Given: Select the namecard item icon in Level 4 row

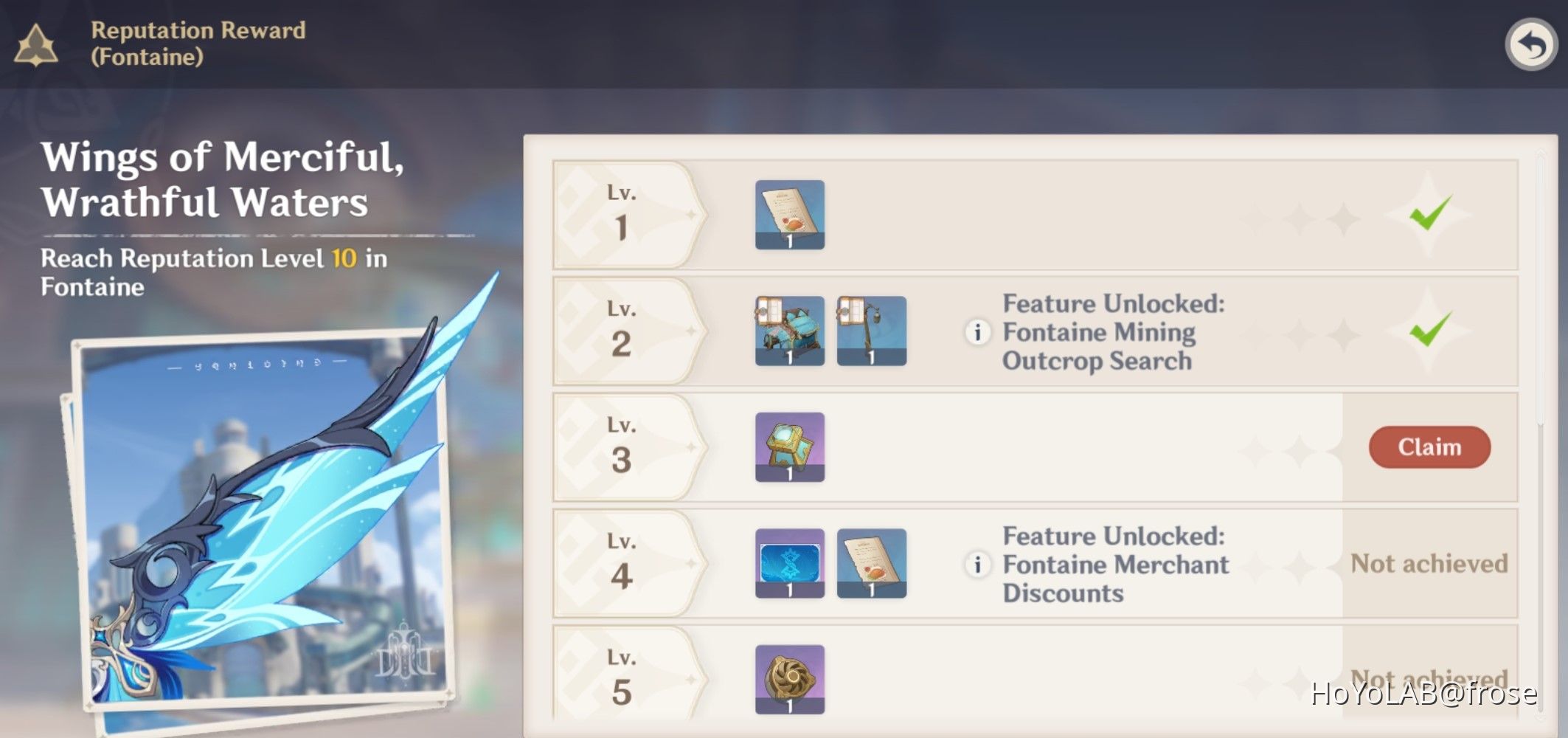Looking at the screenshot, I should pyautogui.click(x=788, y=565).
